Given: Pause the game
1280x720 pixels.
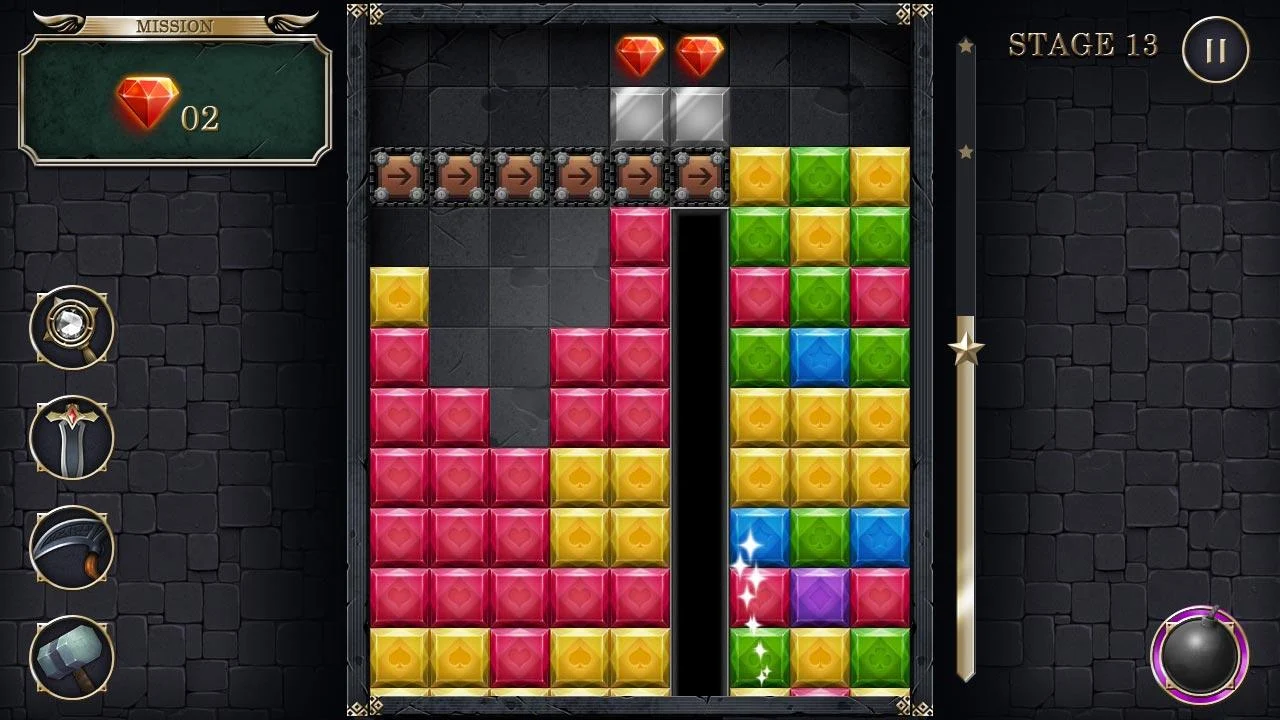Looking at the screenshot, I should (1215, 49).
